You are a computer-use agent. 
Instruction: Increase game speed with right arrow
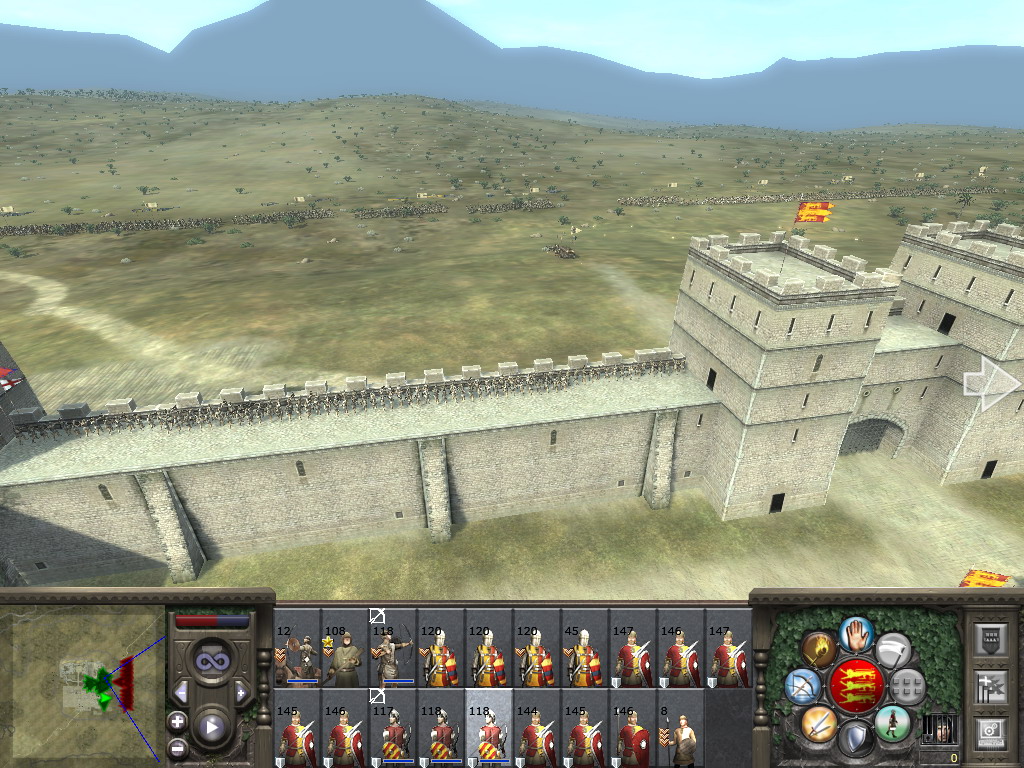pyautogui.click(x=241, y=692)
